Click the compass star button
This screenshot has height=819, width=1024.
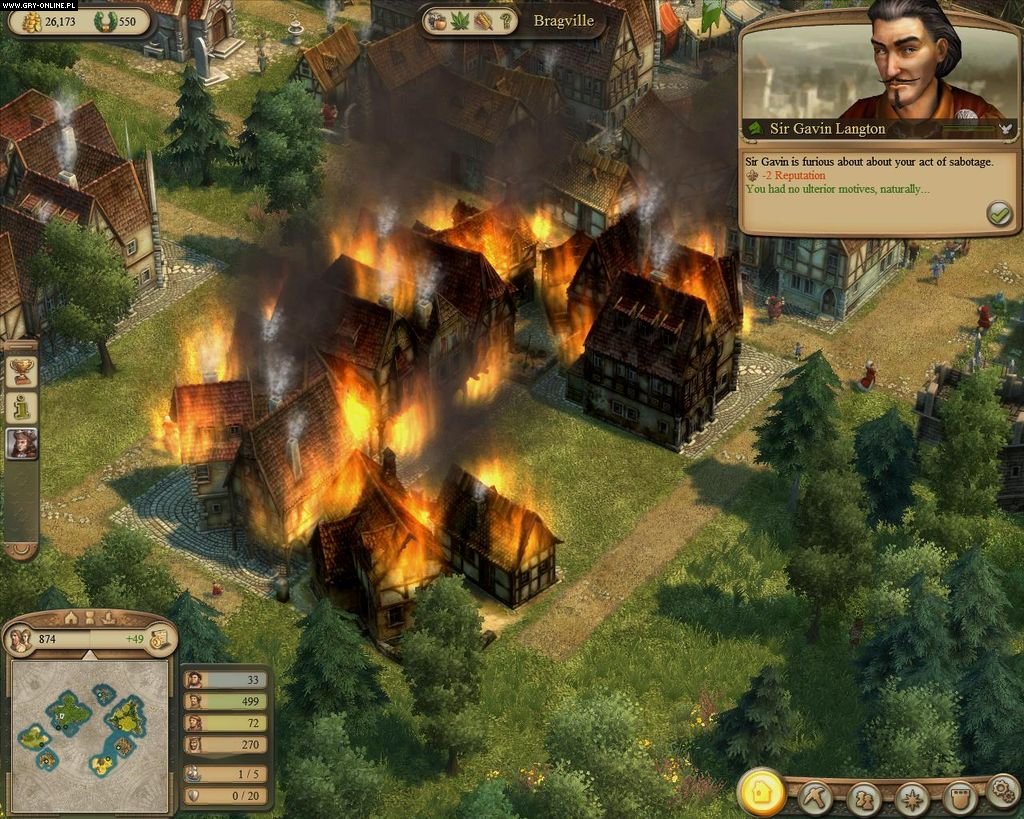911,798
